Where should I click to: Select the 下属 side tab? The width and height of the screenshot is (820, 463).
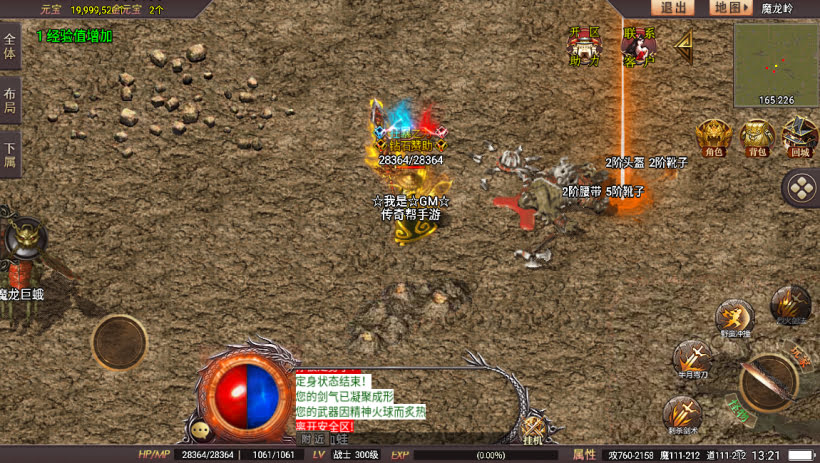10,155
